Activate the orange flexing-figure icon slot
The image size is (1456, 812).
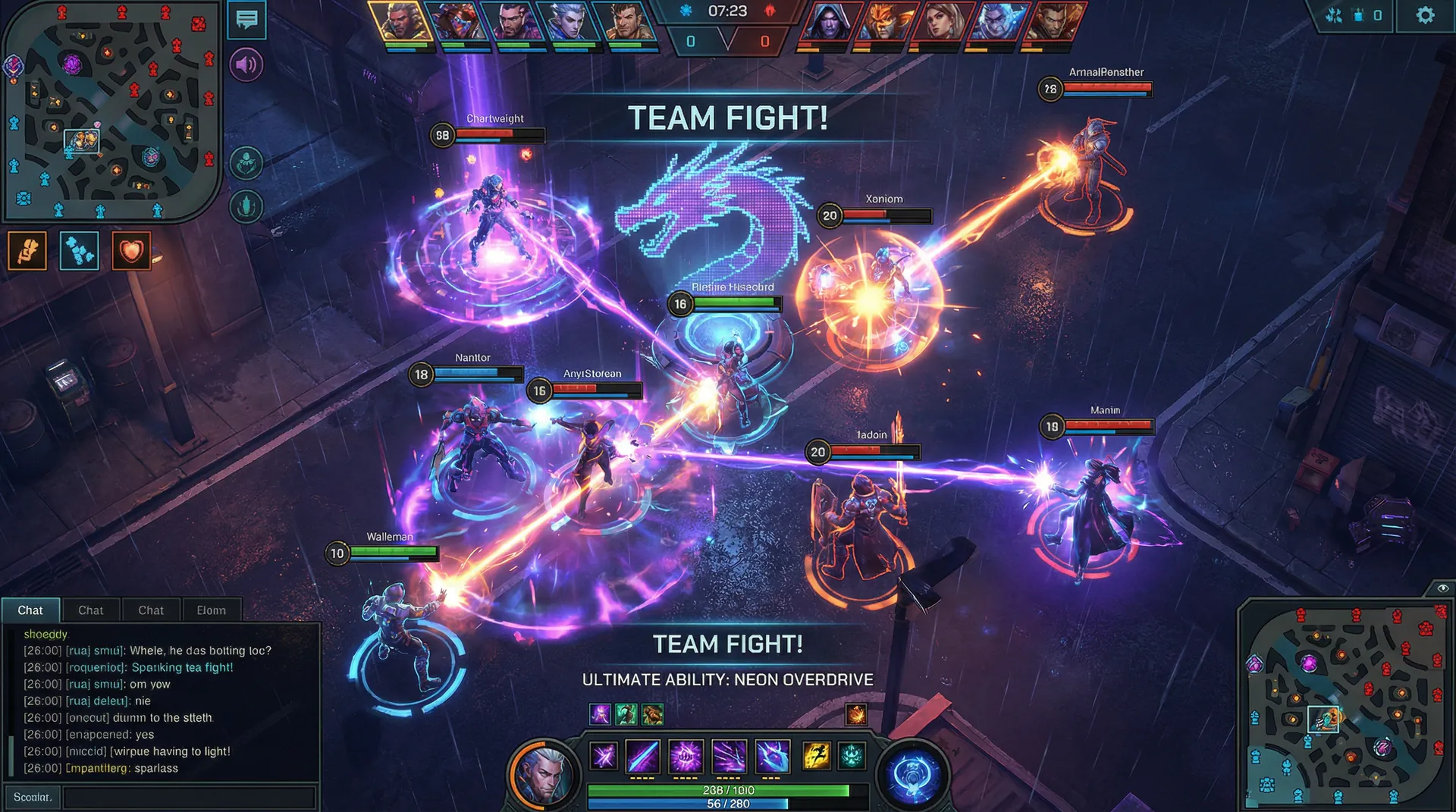27,251
